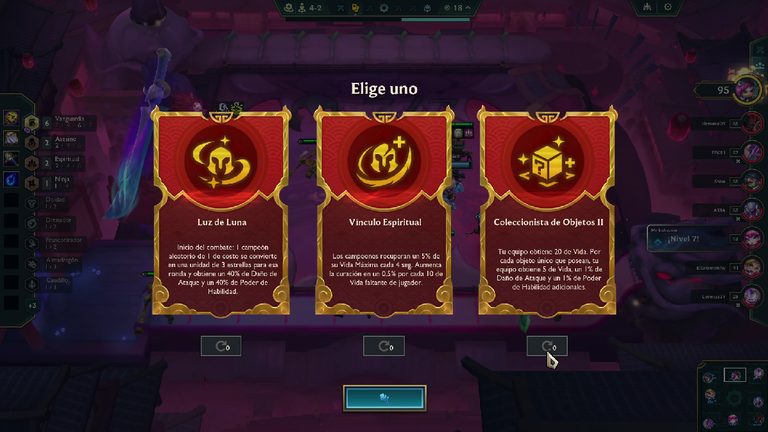Reroll the Coleccionista de Objetos II augment
768x432 pixels.
547,346
